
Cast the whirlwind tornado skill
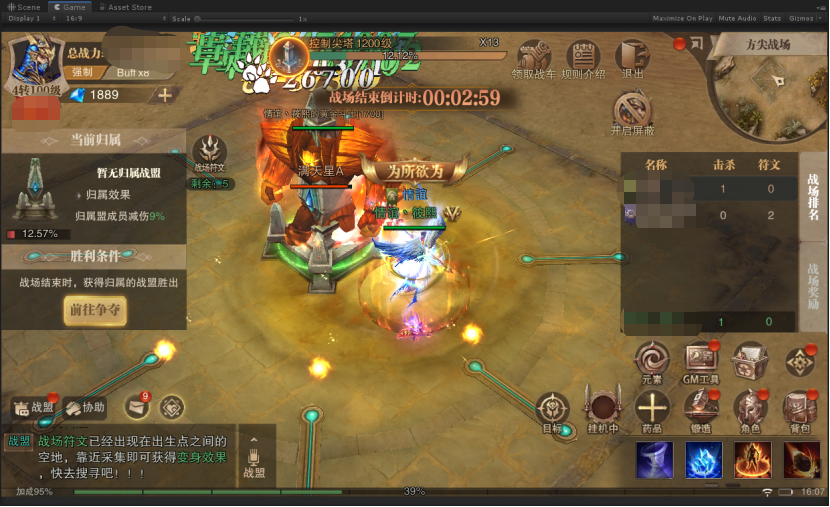(654, 459)
